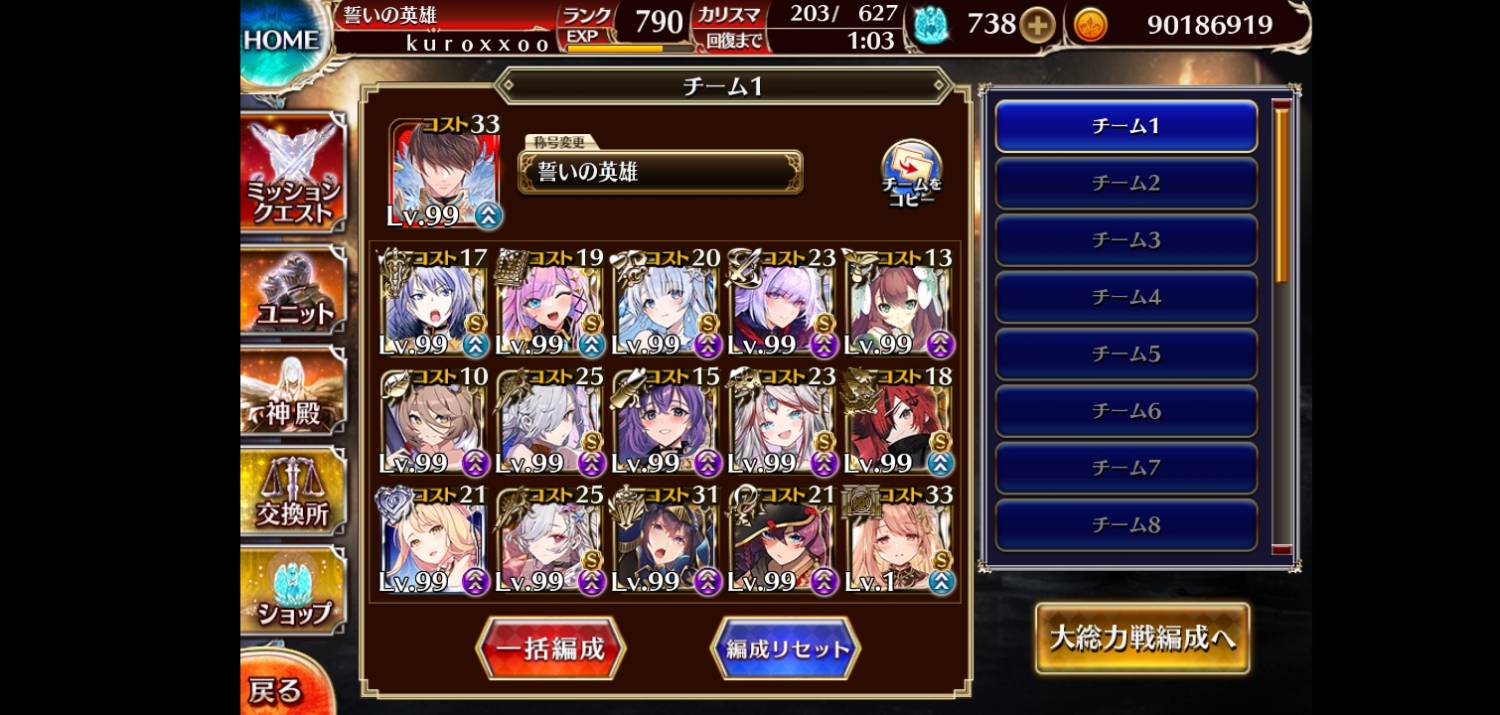Open the ユニット menu
Viewport: 1500px width, 715px height.
[x=292, y=293]
